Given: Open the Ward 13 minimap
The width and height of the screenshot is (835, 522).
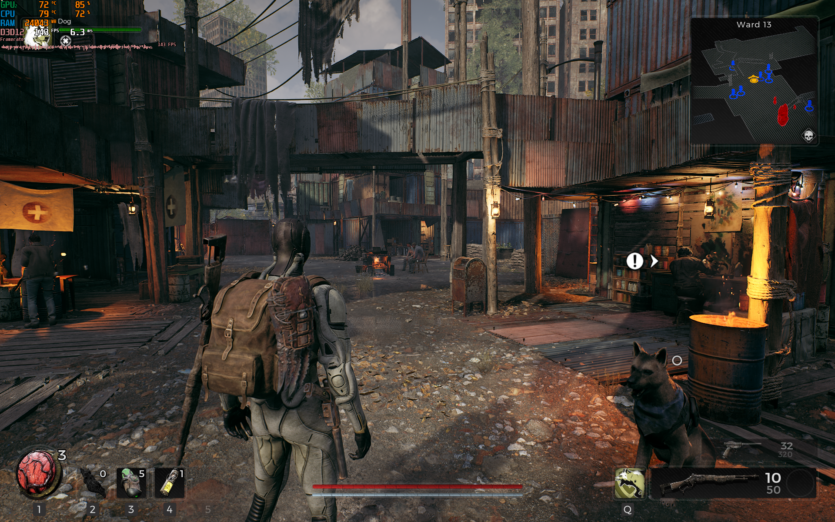Looking at the screenshot, I should pos(754,81).
